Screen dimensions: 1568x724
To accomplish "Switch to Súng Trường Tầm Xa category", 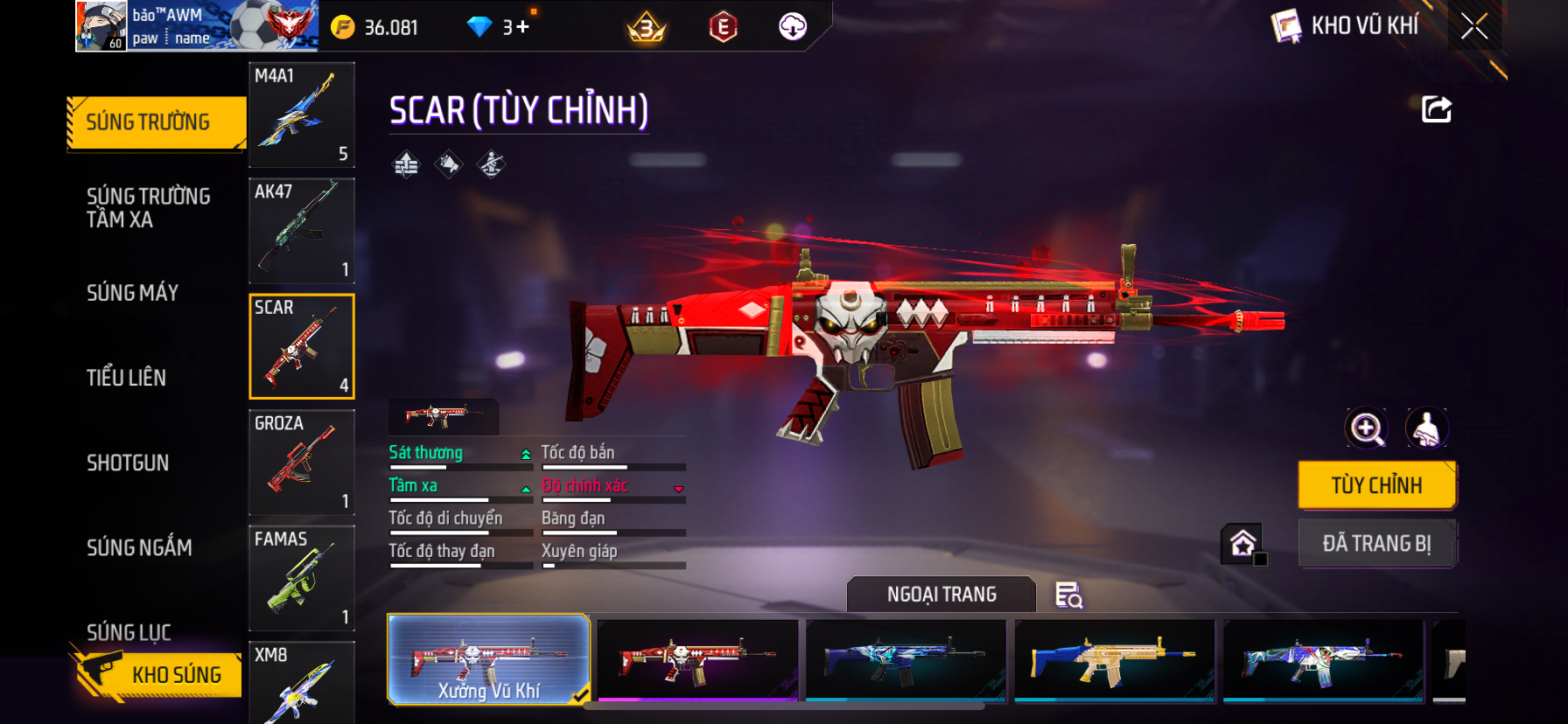I will (x=149, y=207).
